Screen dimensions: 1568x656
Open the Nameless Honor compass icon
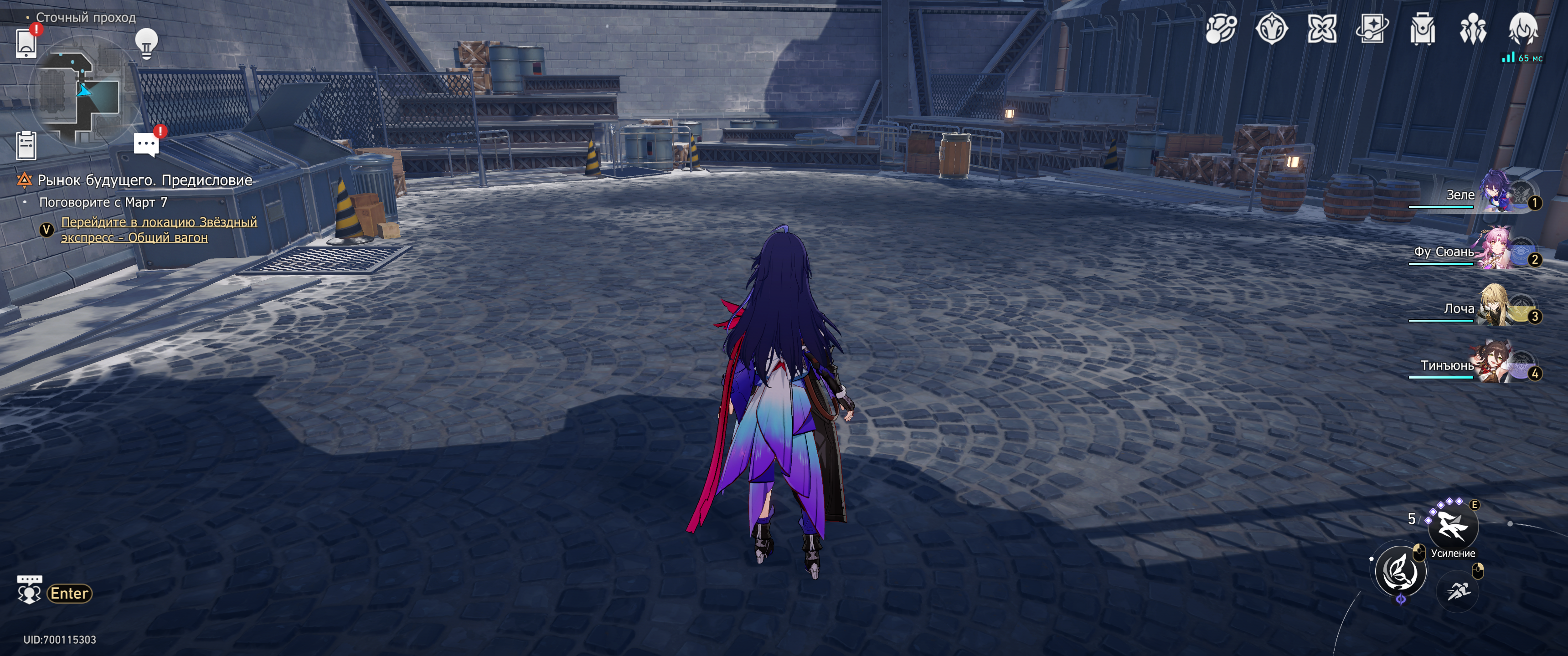[1272, 29]
